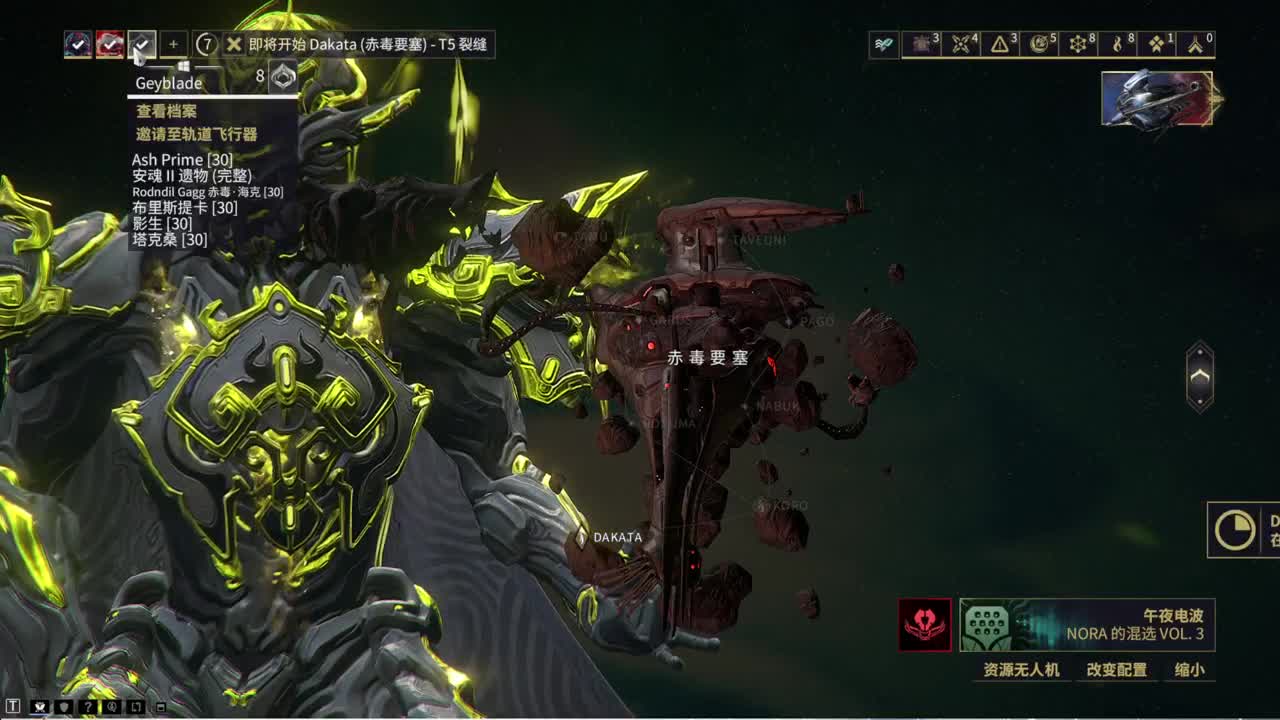Open the 午夜电波 Nora Nightwave banner
The height and width of the screenshot is (720, 1280).
pyautogui.click(x=1087, y=625)
